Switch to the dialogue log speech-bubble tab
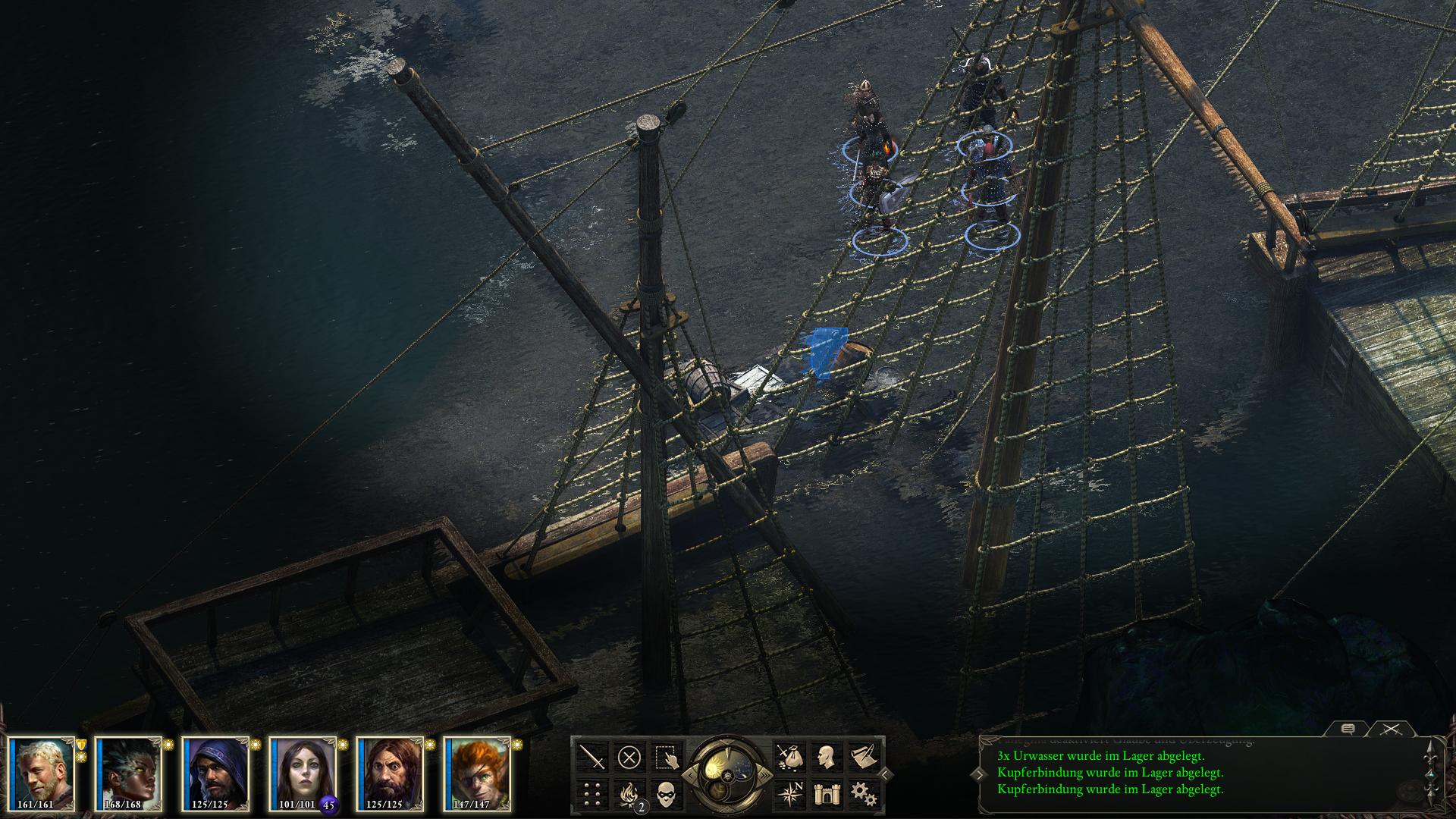Image resolution: width=1456 pixels, height=819 pixels. (1348, 730)
